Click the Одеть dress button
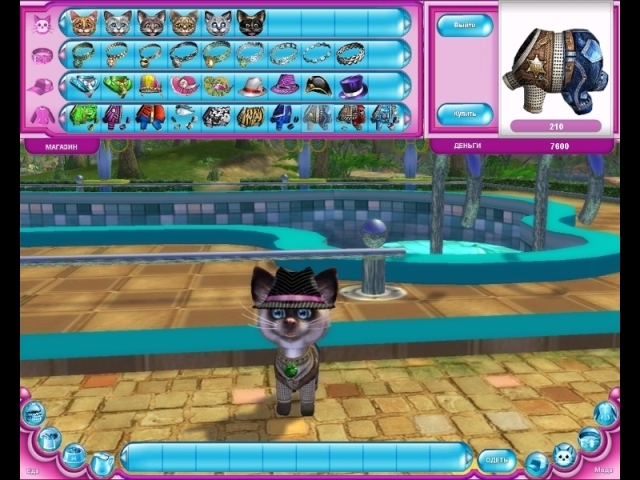 pyautogui.click(x=497, y=459)
